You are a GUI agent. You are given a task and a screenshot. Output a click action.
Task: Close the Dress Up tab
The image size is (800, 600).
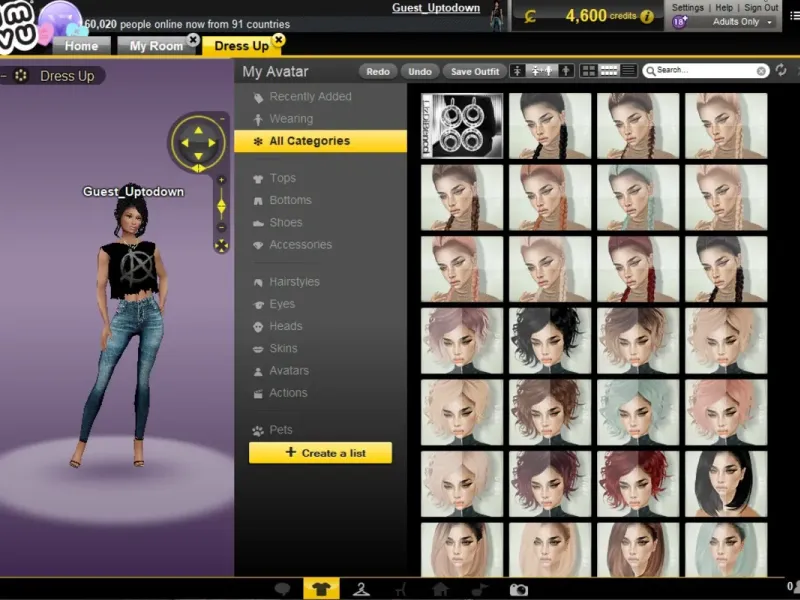tap(278, 40)
